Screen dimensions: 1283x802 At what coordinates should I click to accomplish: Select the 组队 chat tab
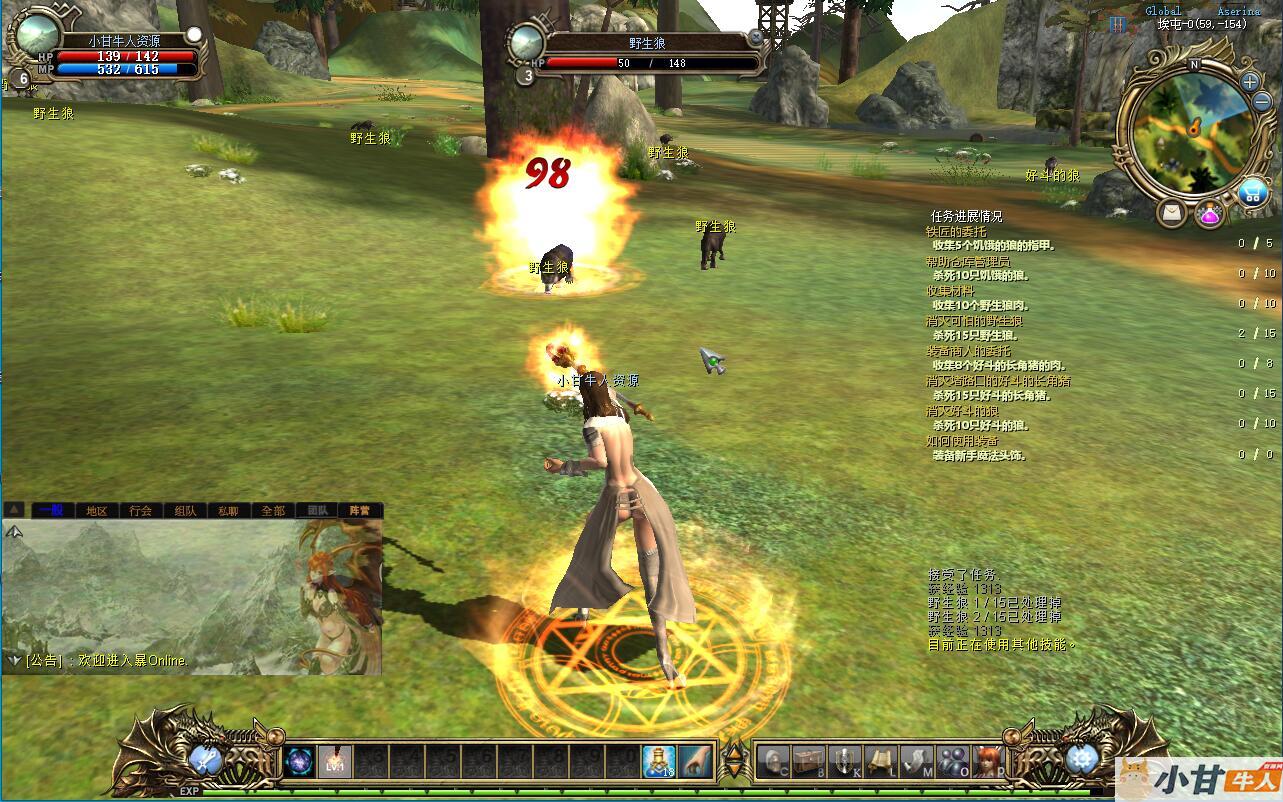click(185, 511)
